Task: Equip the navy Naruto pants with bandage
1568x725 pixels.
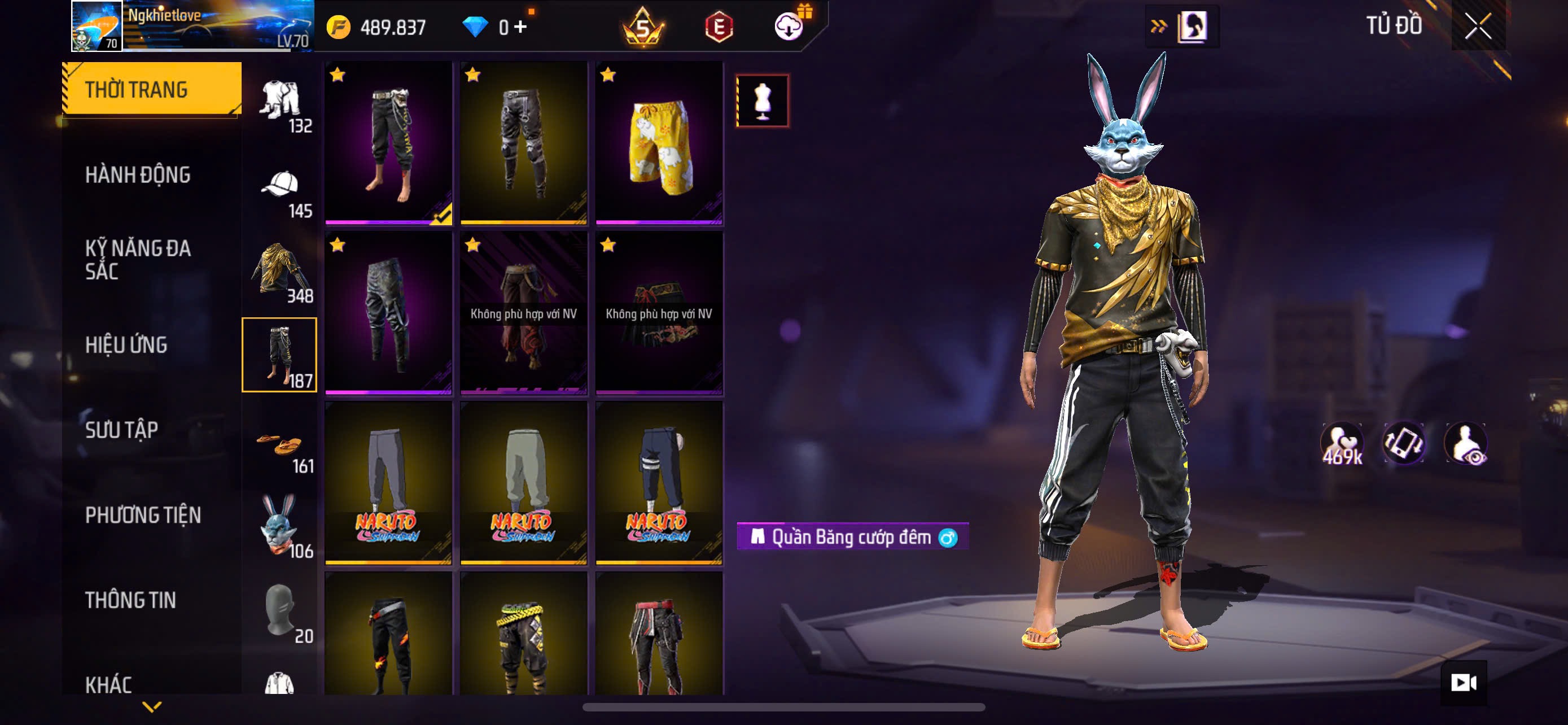Action: (659, 482)
